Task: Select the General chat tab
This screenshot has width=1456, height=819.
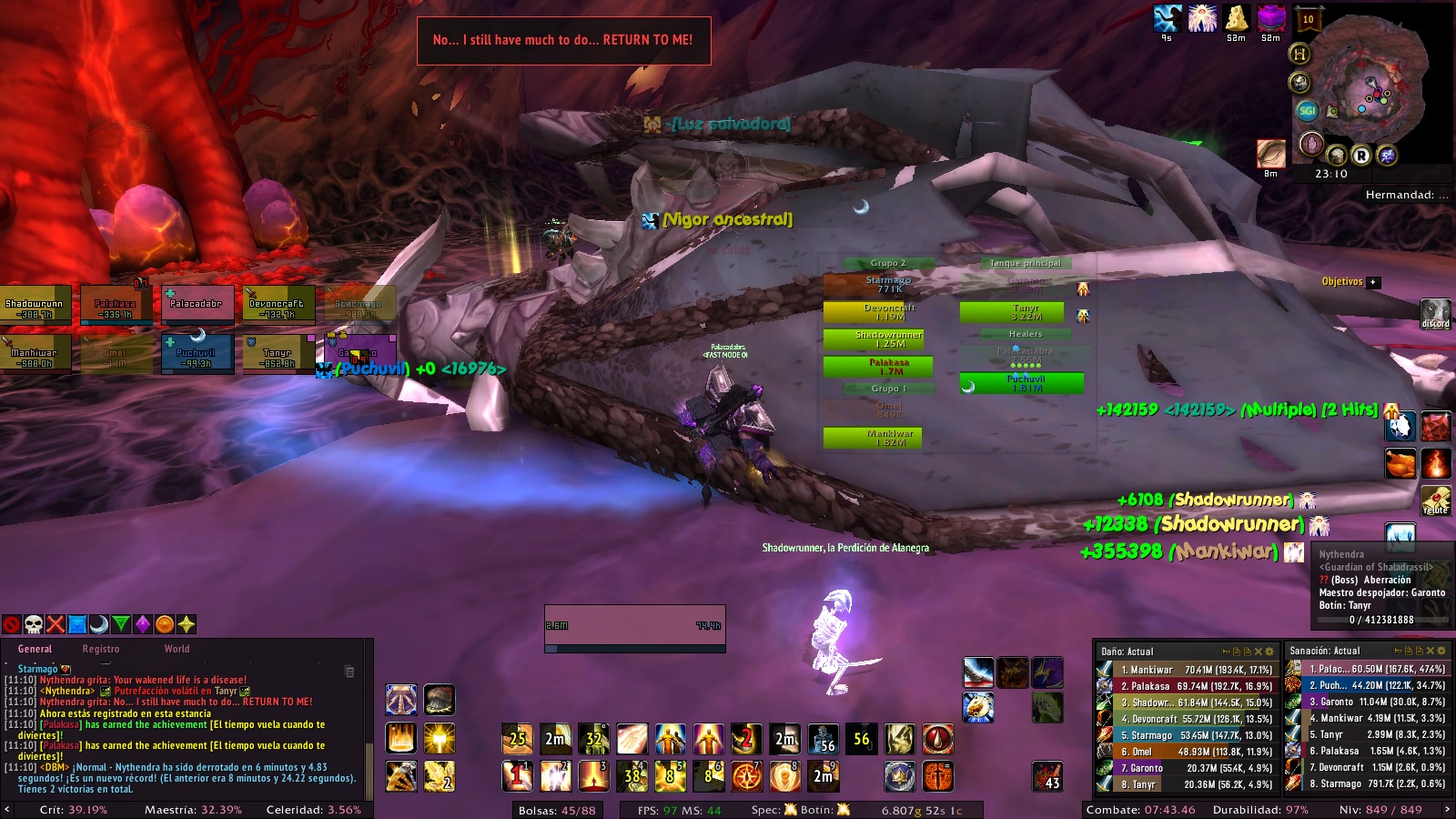Action: pos(35,649)
